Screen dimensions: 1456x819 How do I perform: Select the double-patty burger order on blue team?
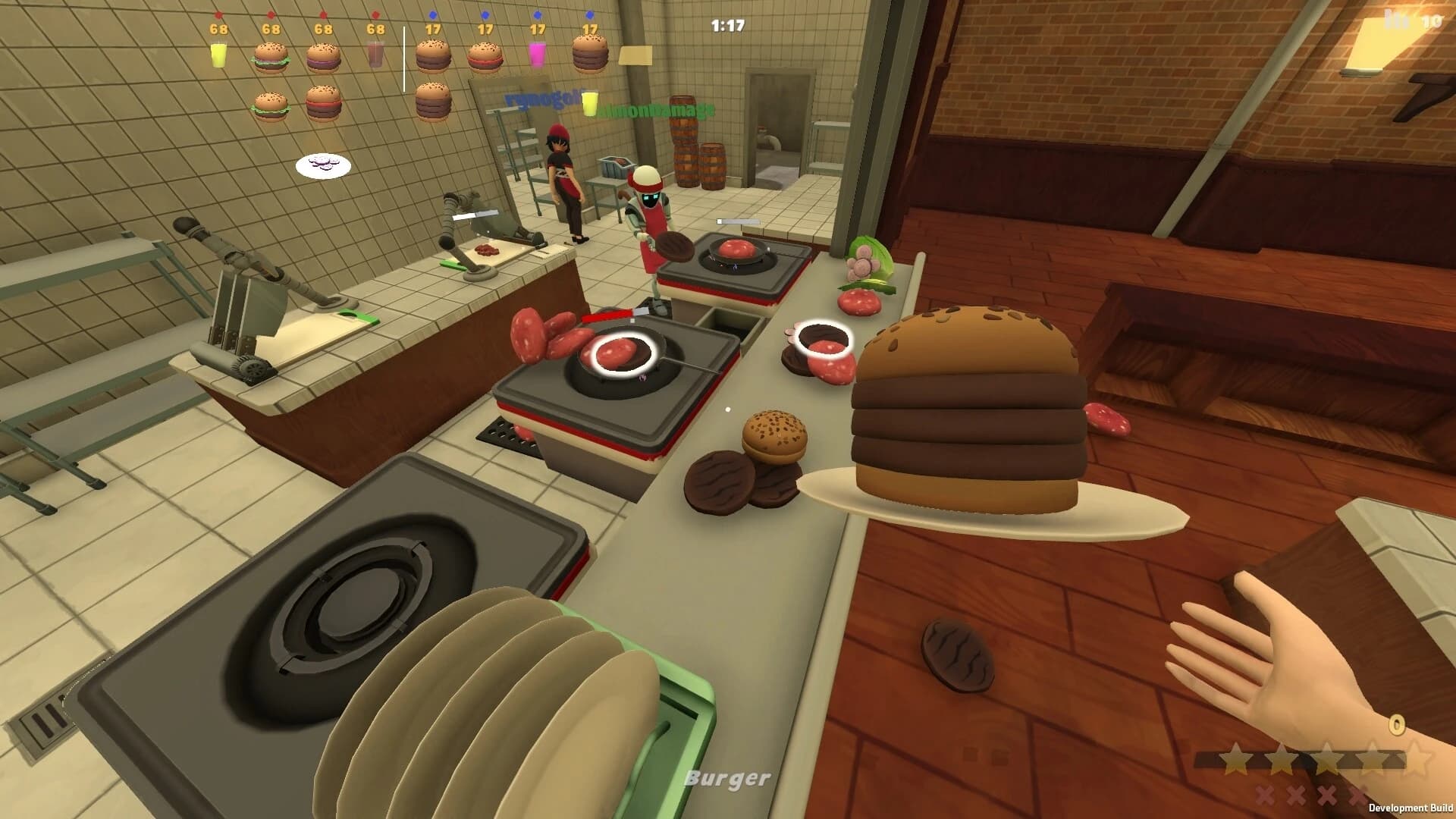[433, 54]
